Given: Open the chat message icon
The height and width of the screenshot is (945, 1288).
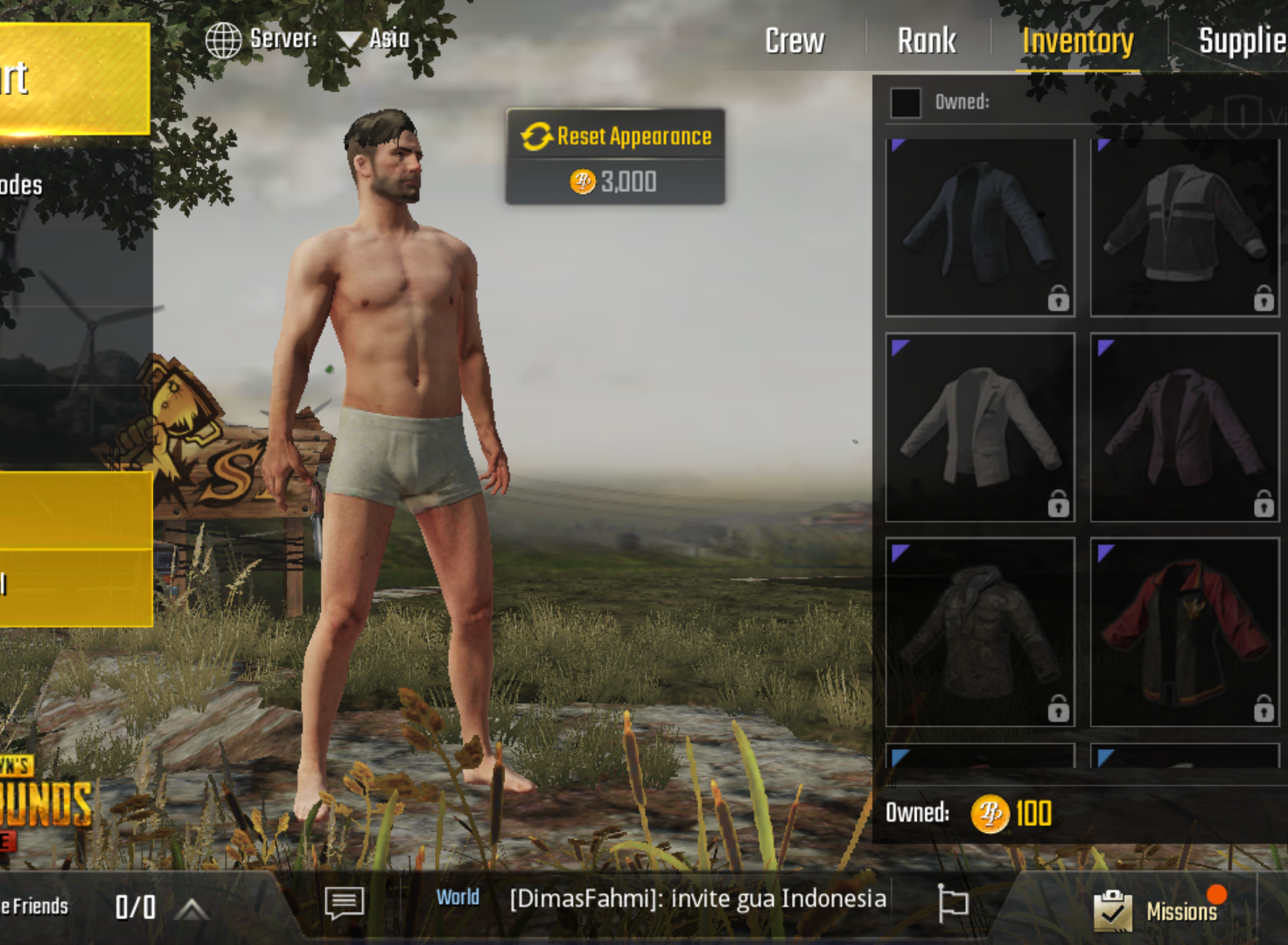Looking at the screenshot, I should coord(344,901).
